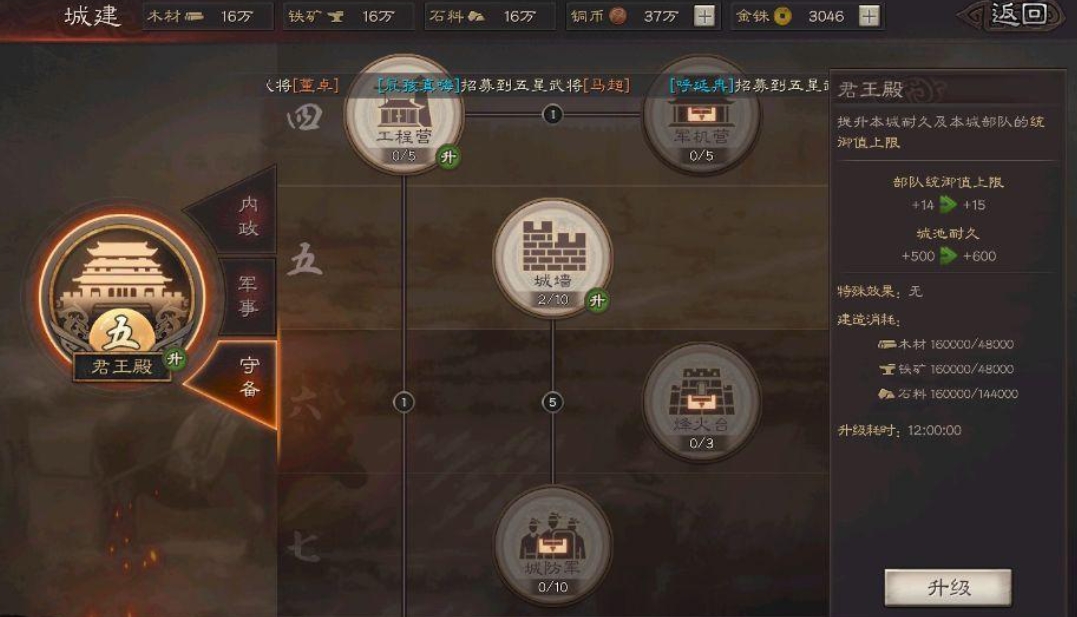
Task: Select the 军机营 building node
Action: 701,113
